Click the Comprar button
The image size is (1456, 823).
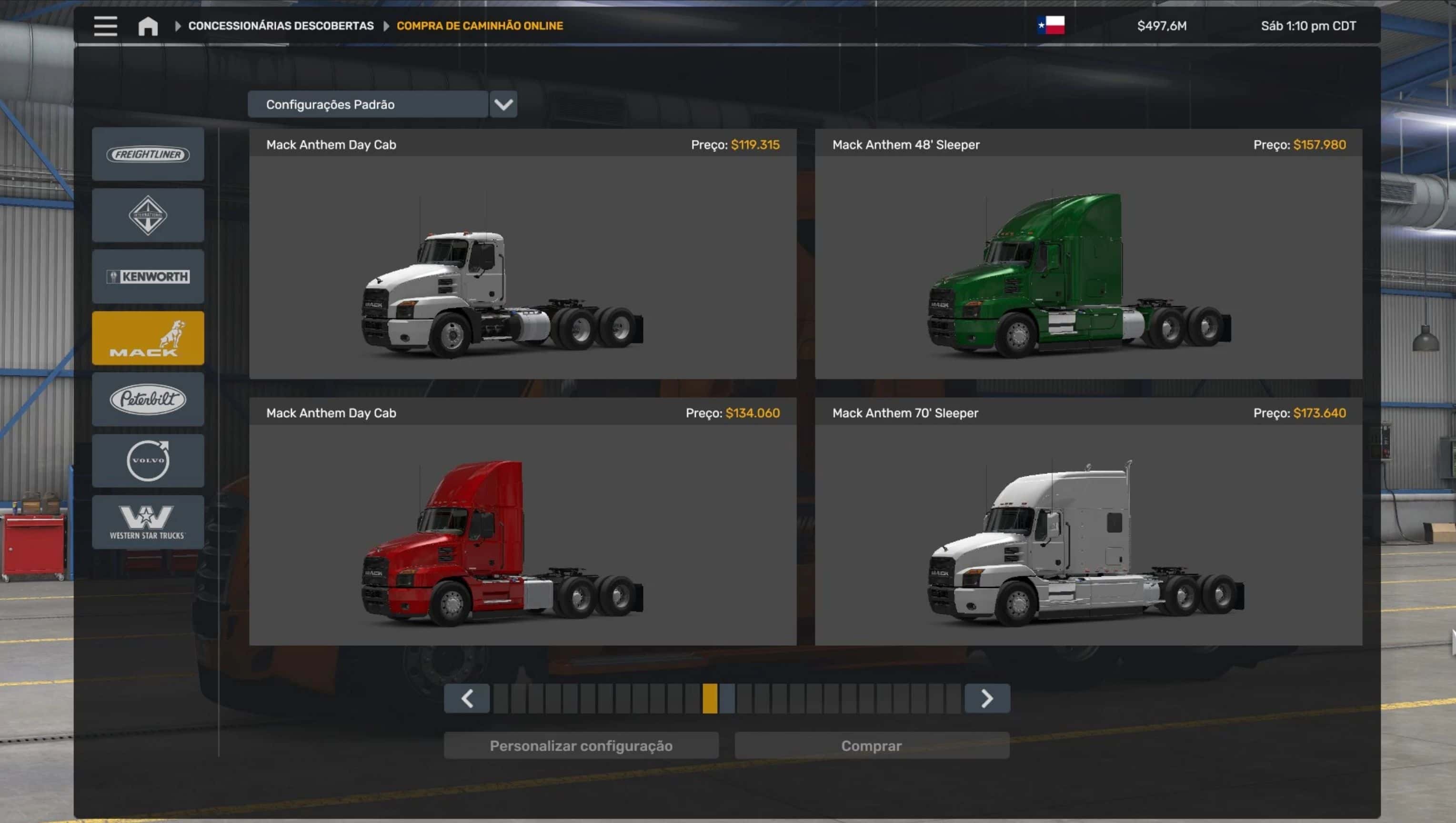pyautogui.click(x=872, y=745)
